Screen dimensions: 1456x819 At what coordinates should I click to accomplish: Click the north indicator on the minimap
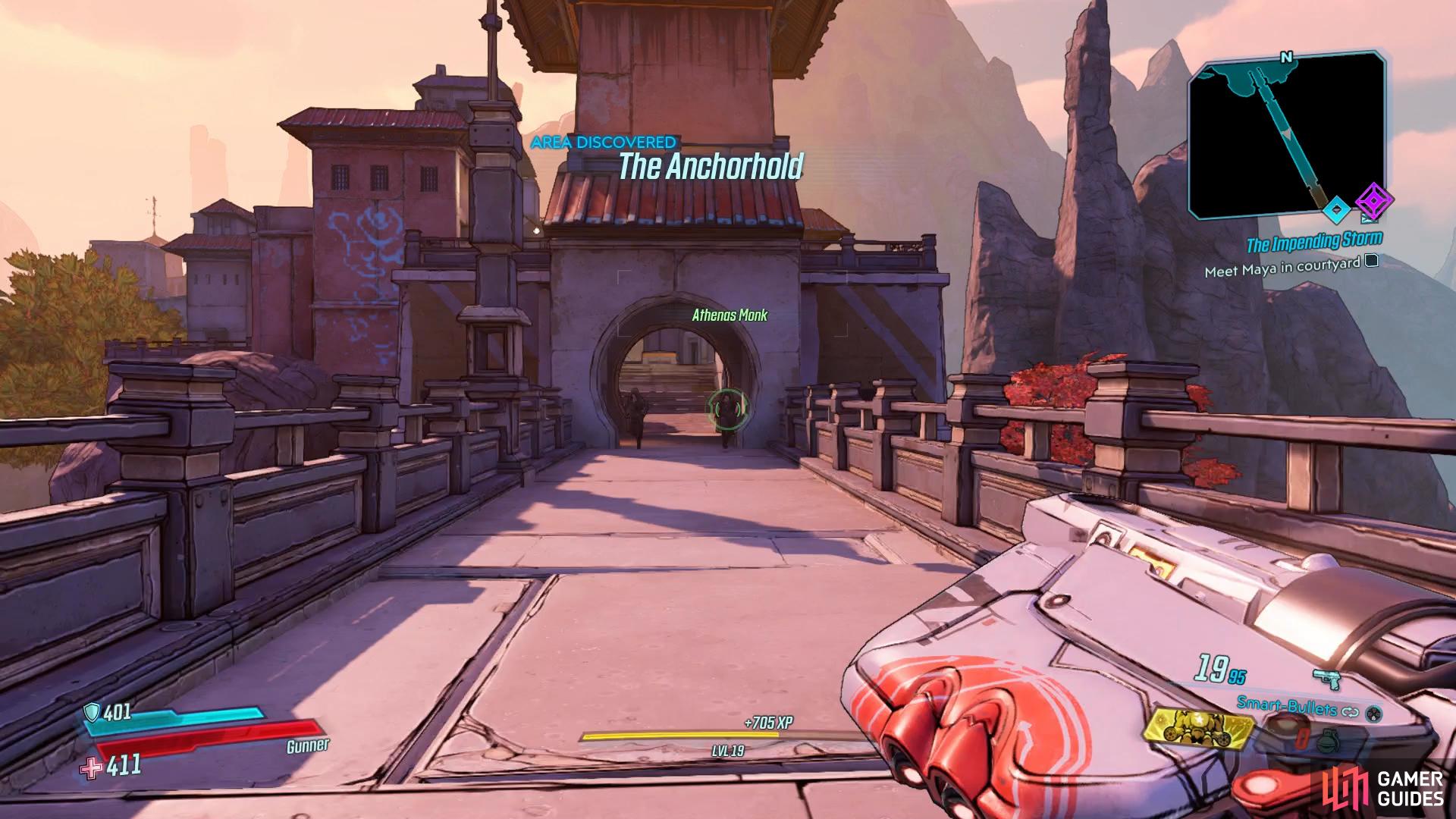tap(1286, 57)
